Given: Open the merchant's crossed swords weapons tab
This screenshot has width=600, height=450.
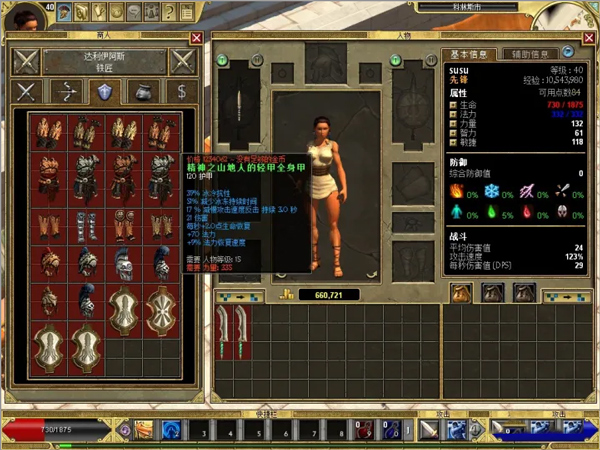Looking at the screenshot, I should point(27,92).
